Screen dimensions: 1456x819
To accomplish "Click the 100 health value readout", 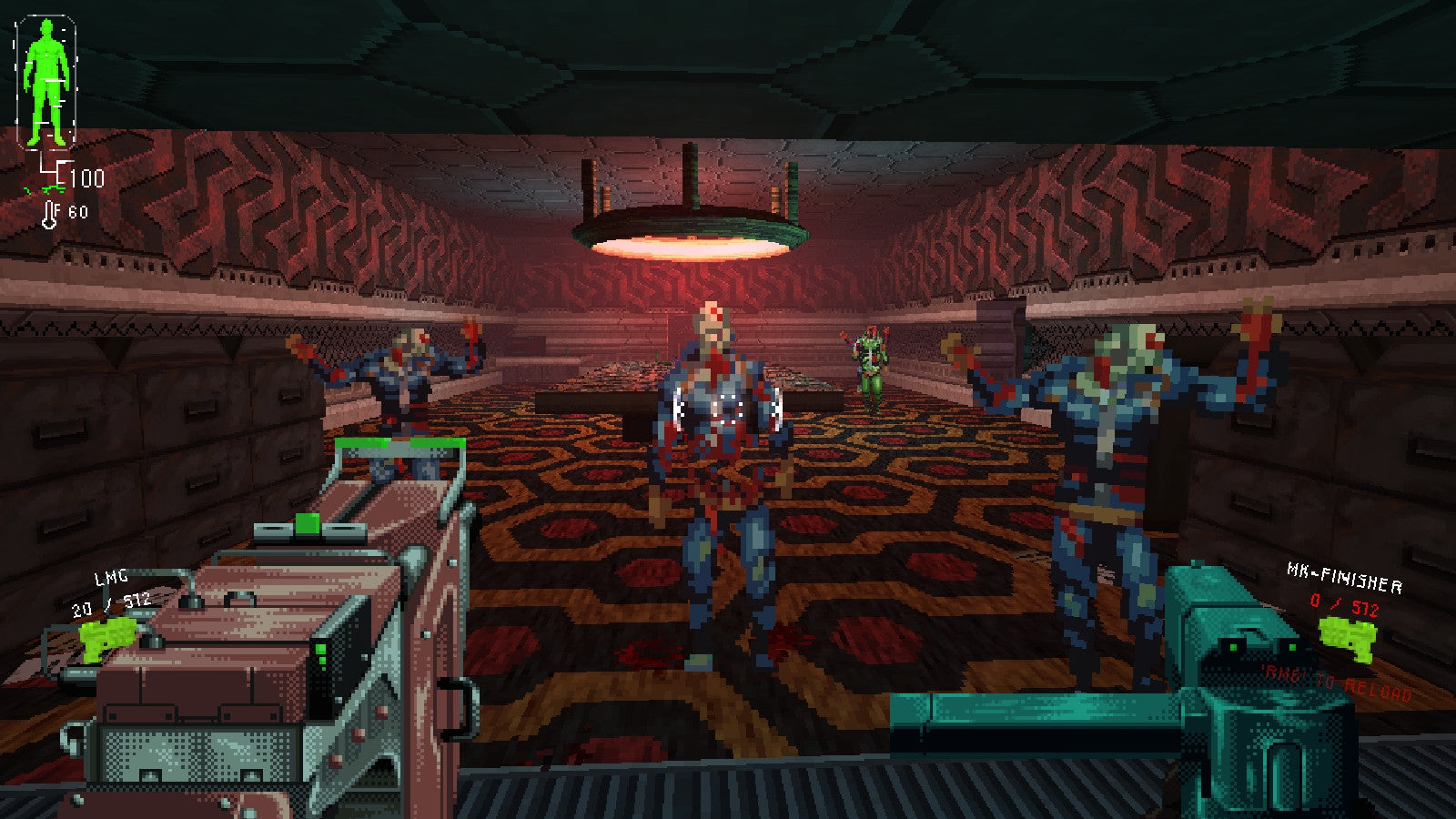I will [x=88, y=180].
